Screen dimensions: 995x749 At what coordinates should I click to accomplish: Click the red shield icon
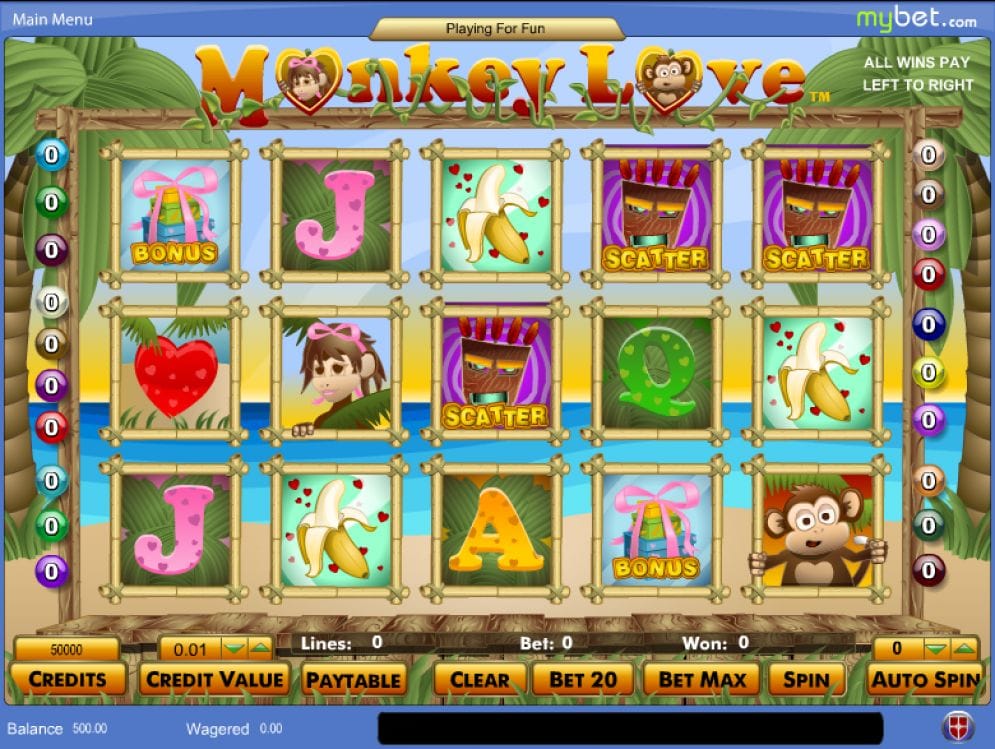[956, 728]
